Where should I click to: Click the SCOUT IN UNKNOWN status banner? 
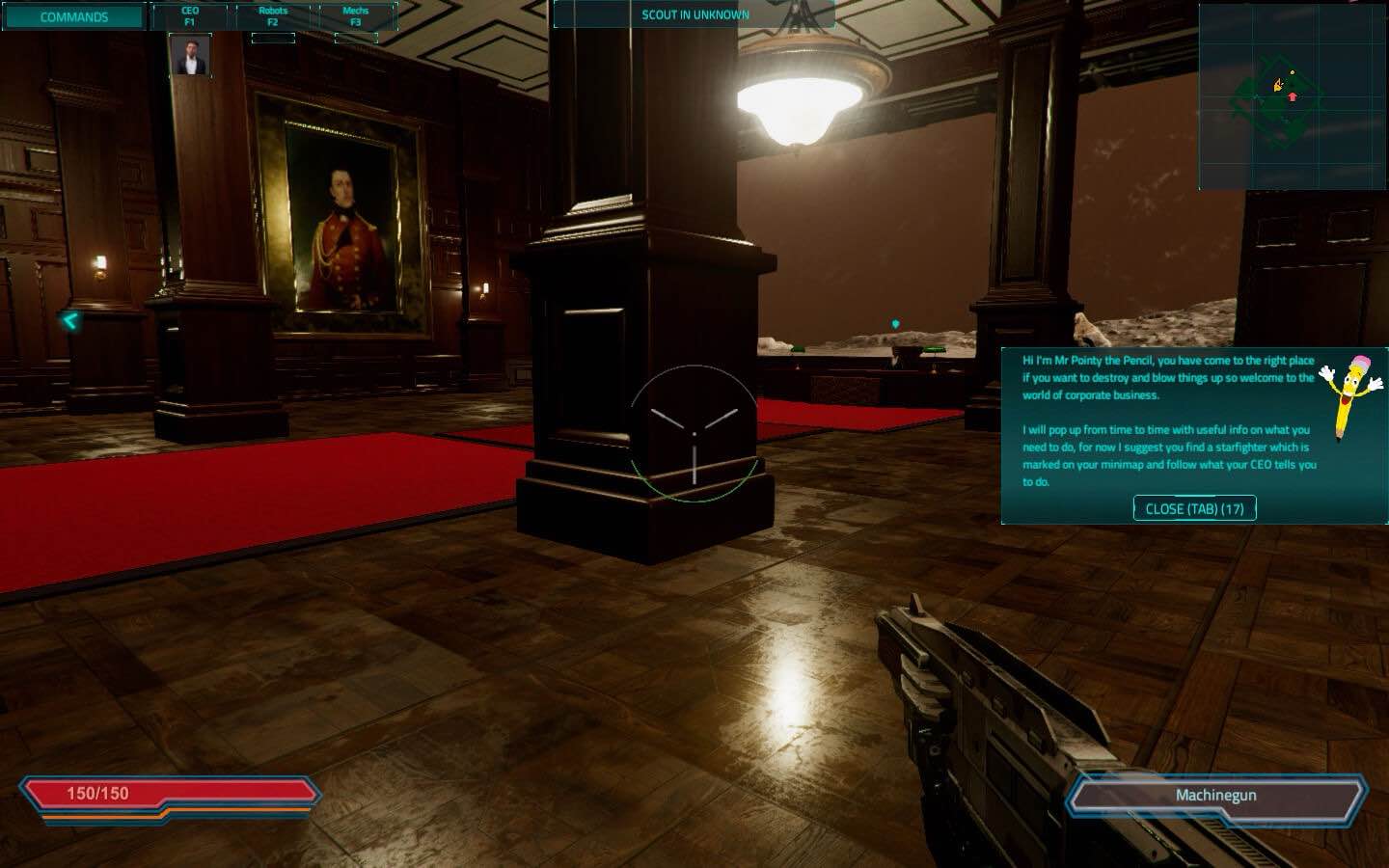point(695,14)
